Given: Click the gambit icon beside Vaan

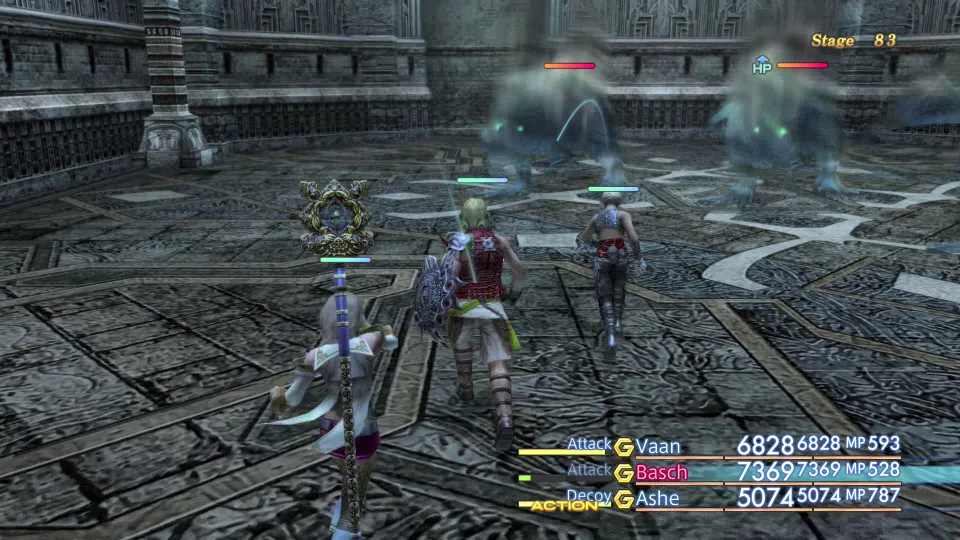Looking at the screenshot, I should (624, 447).
